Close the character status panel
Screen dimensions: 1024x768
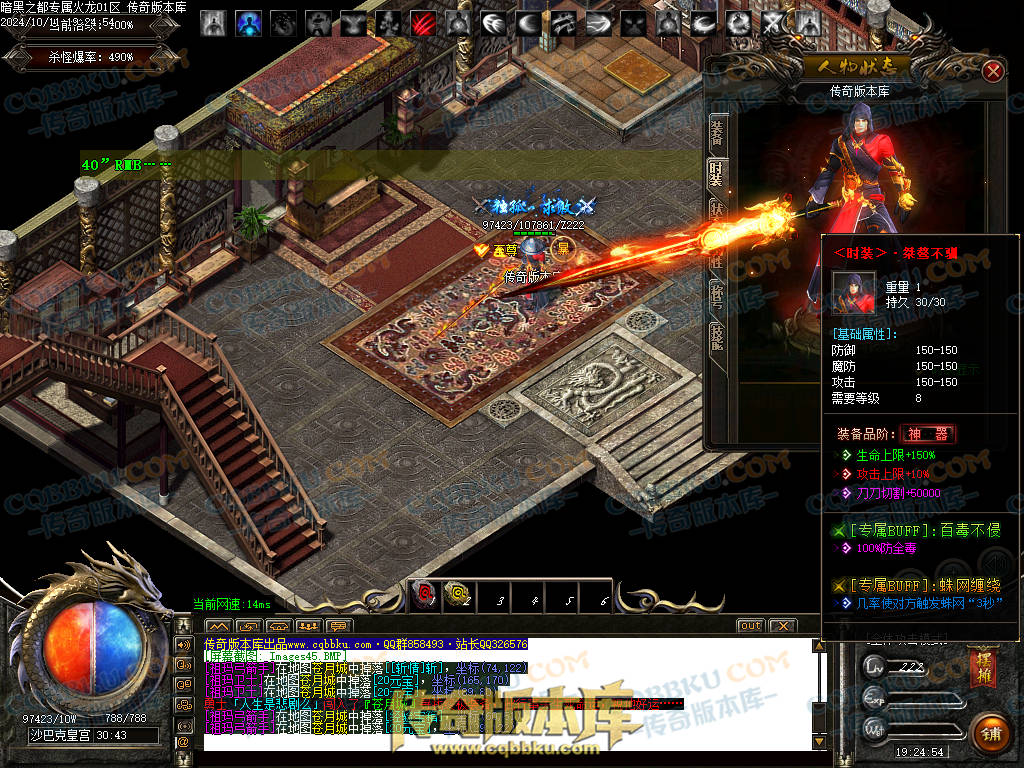pos(992,72)
